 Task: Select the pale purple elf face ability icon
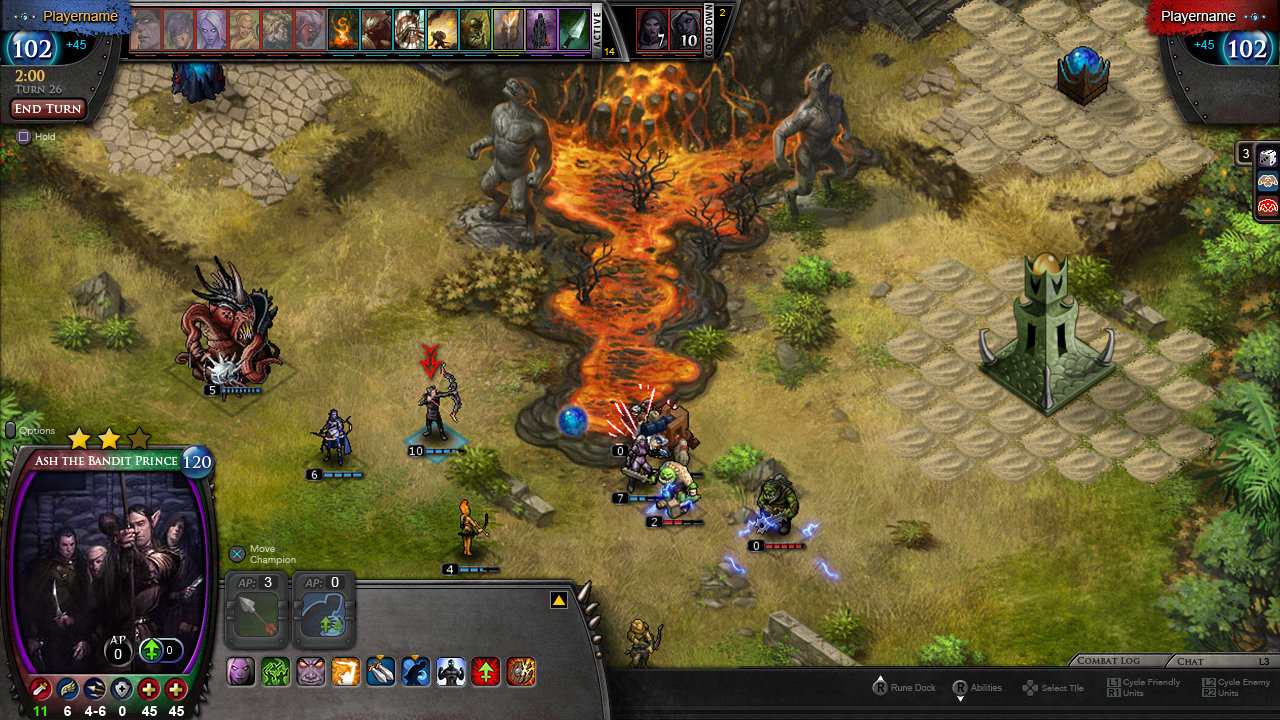click(241, 671)
